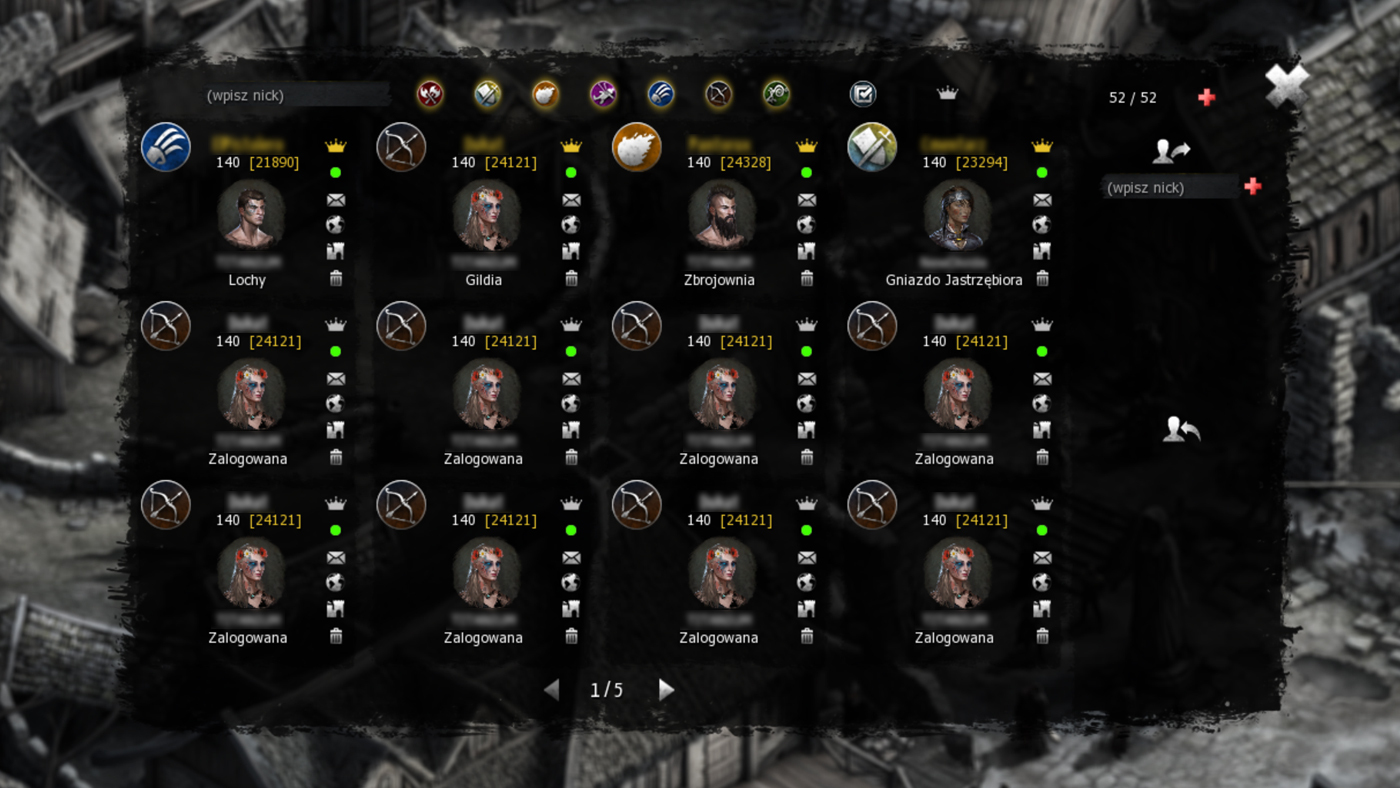Filter by the red crossed-axes class icon

tap(430, 94)
